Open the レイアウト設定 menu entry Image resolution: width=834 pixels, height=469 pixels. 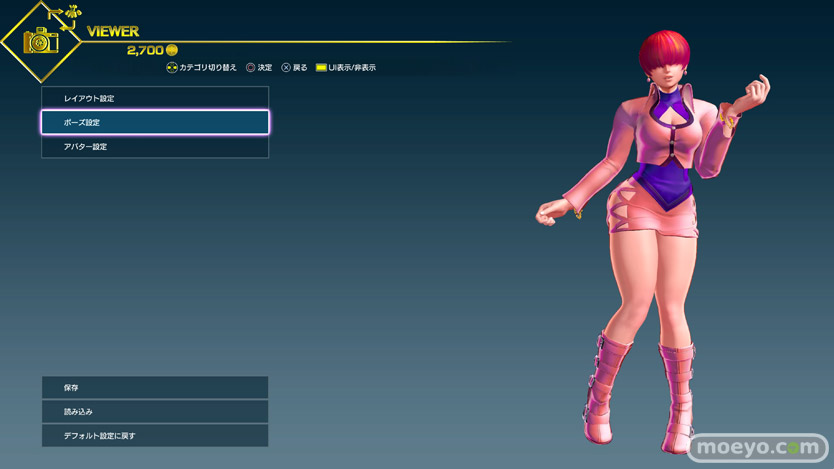point(155,98)
